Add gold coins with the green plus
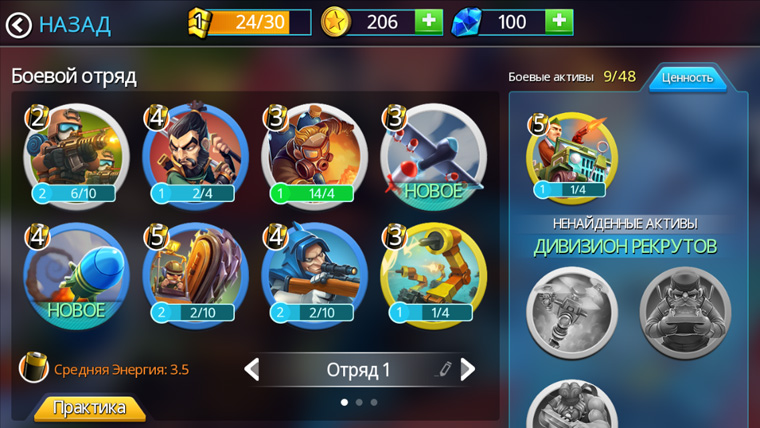Screen dimensions: 760x428 pyautogui.click(x=428, y=21)
